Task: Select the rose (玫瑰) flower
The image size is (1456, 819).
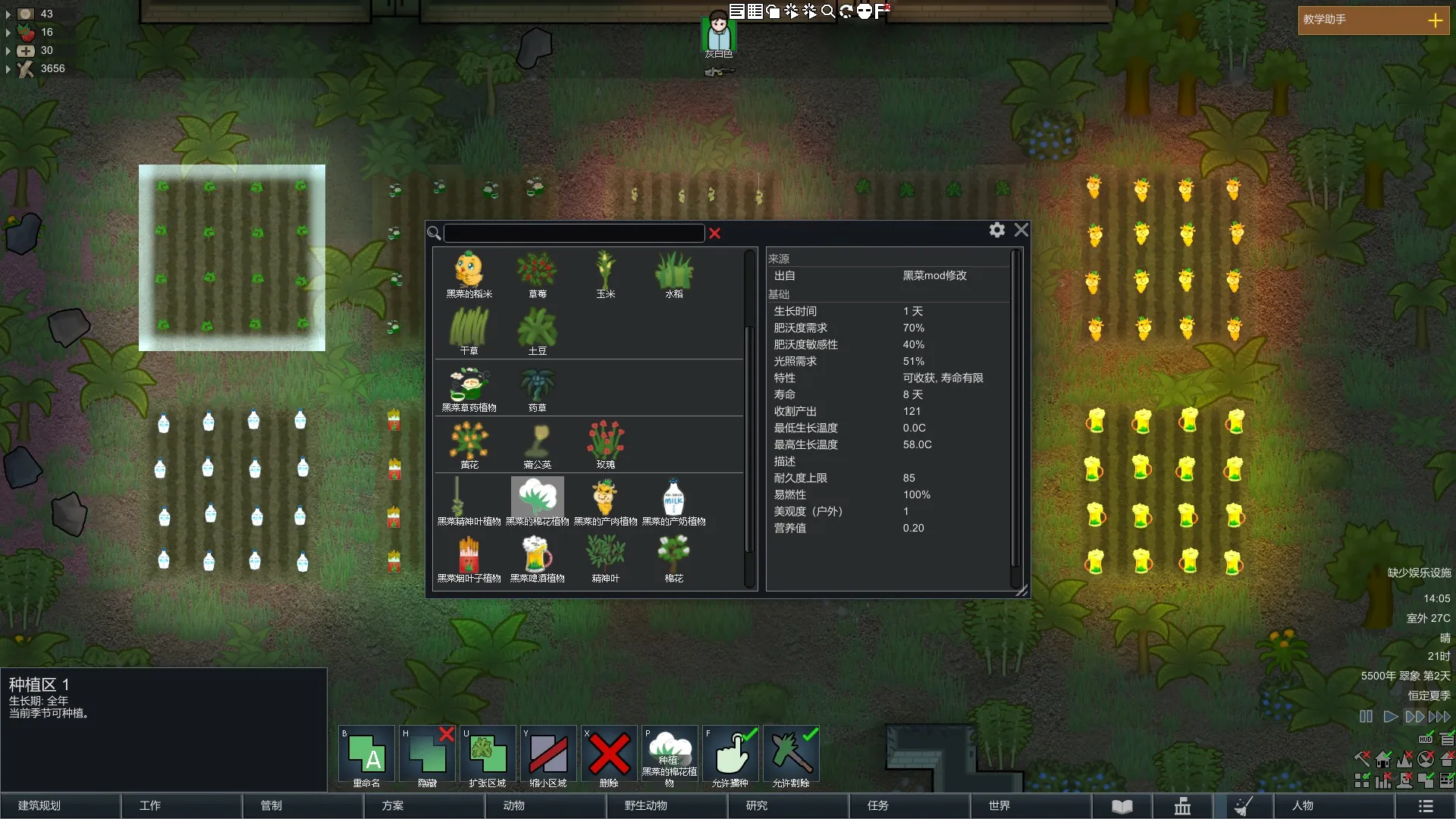Action: coord(605,445)
